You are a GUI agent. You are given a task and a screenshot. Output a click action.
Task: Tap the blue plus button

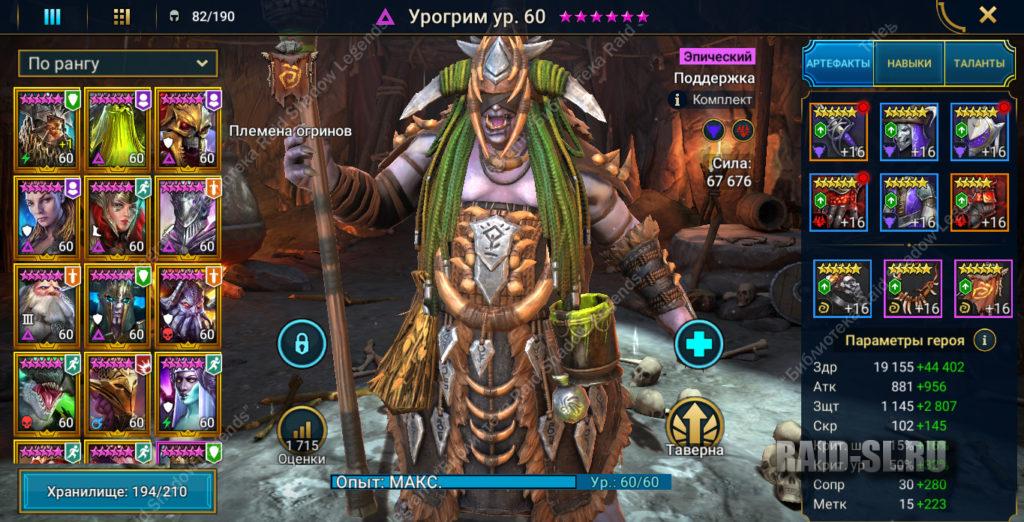pos(698,344)
